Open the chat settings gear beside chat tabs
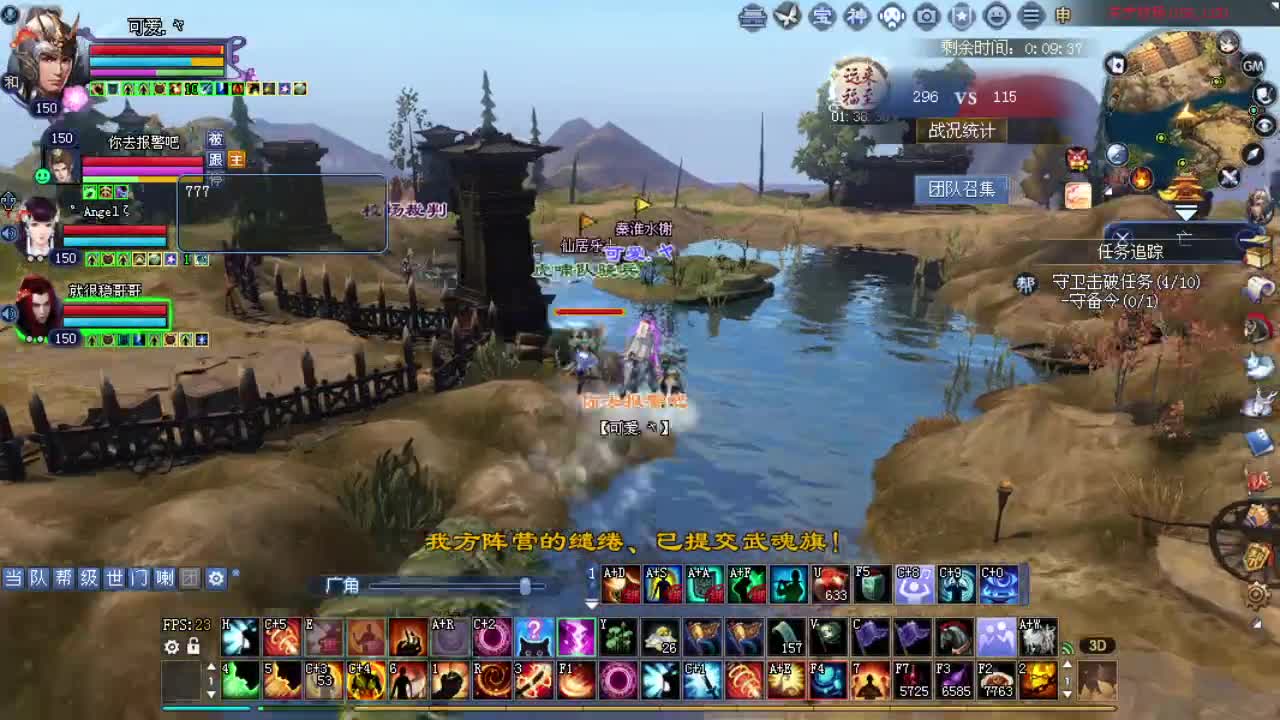Viewport: 1280px width, 720px height. (x=216, y=578)
